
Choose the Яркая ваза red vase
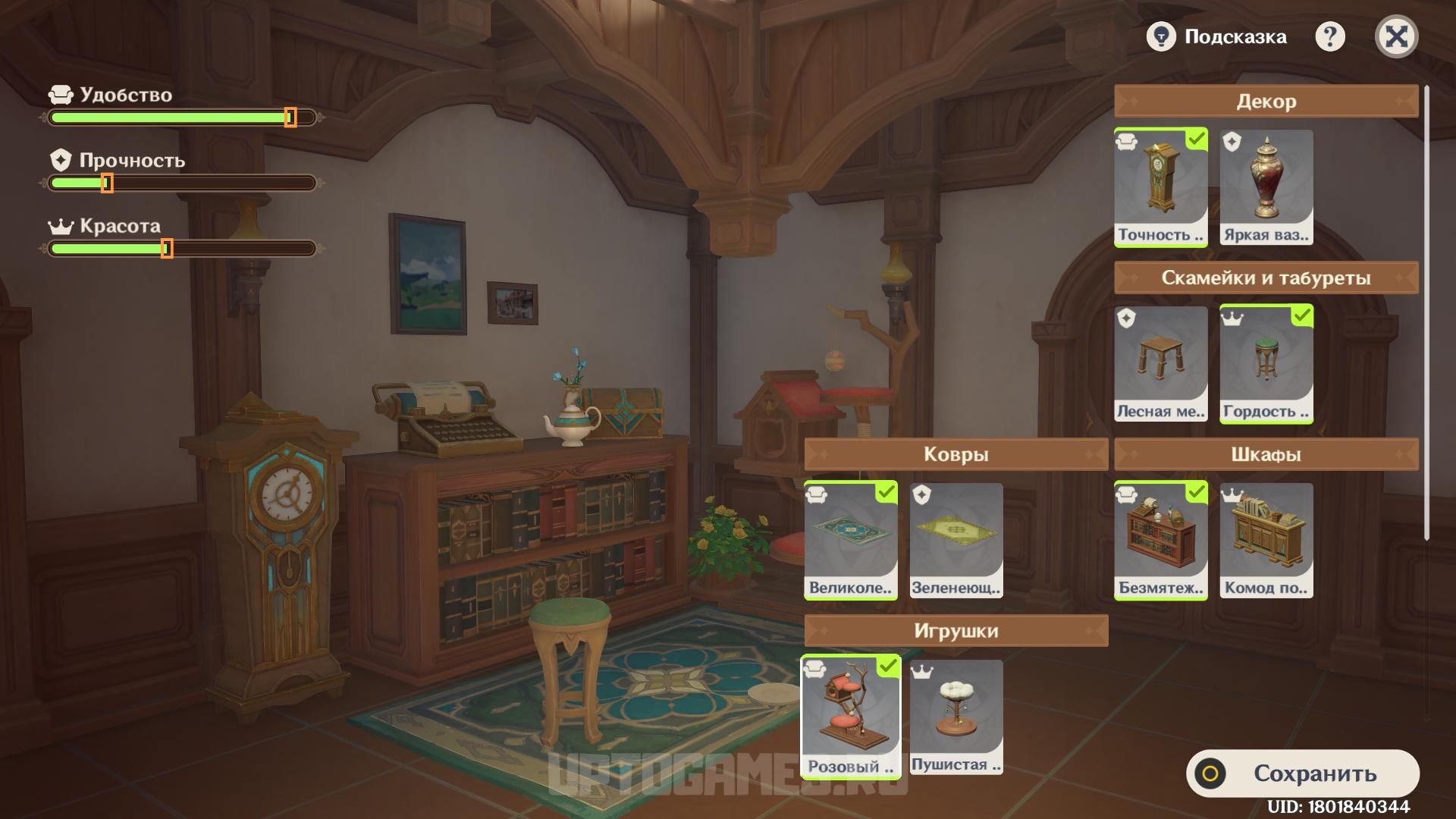pos(1266,187)
